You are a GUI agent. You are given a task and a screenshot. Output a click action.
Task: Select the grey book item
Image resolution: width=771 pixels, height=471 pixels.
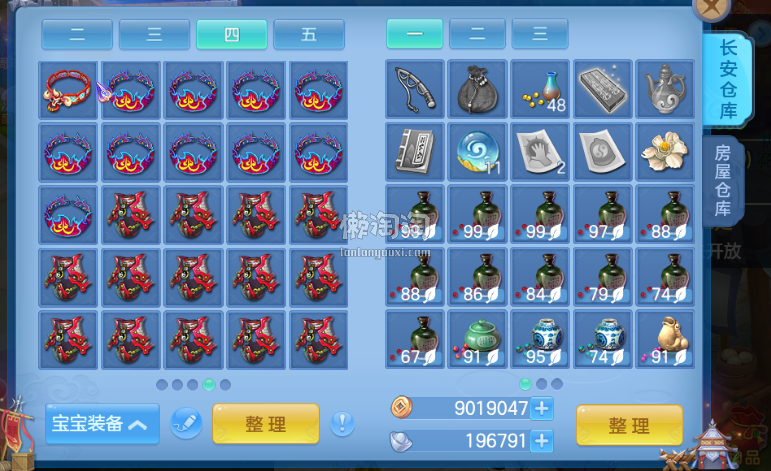pos(415,152)
